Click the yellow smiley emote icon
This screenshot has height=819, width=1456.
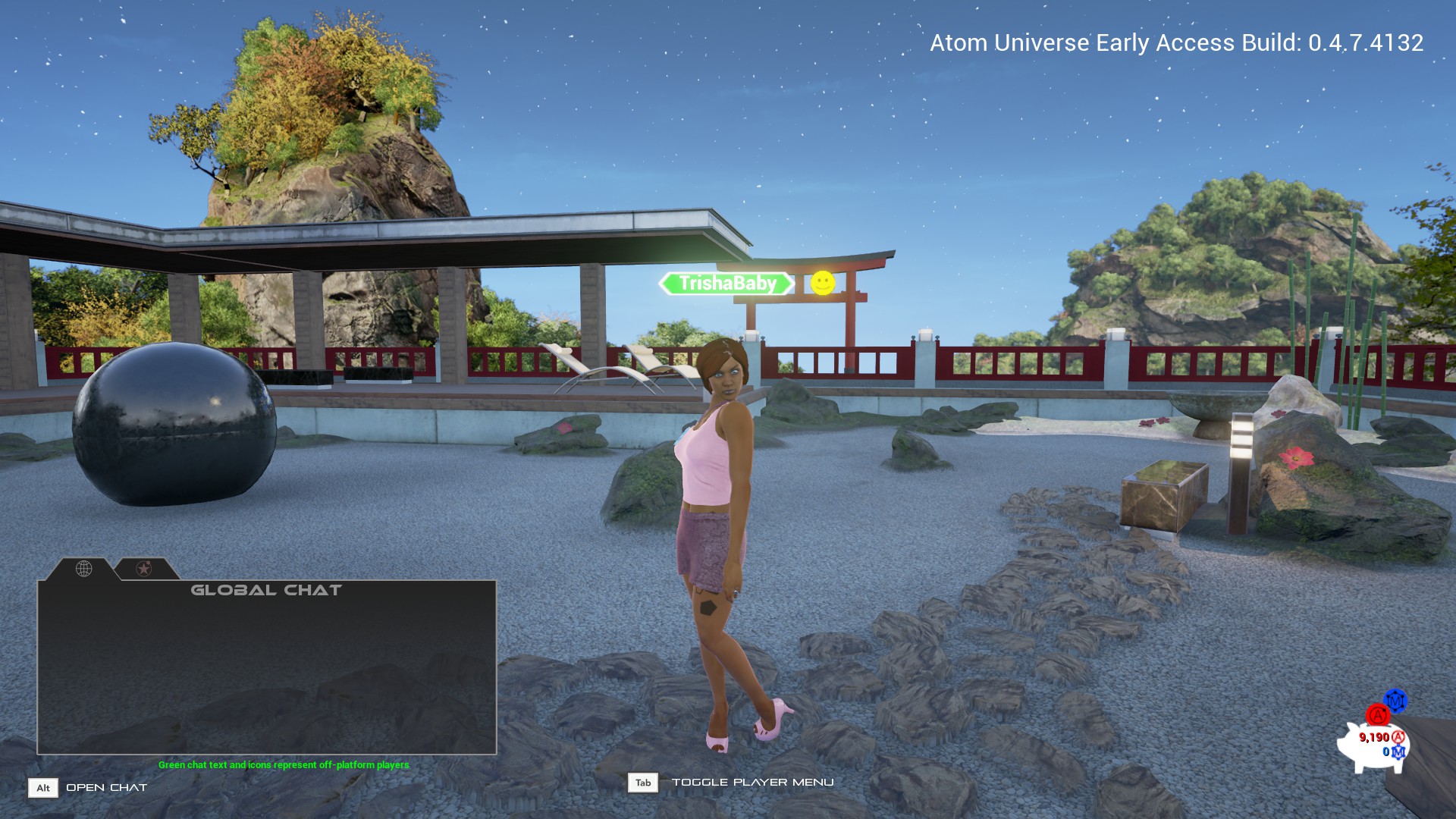coord(822,283)
